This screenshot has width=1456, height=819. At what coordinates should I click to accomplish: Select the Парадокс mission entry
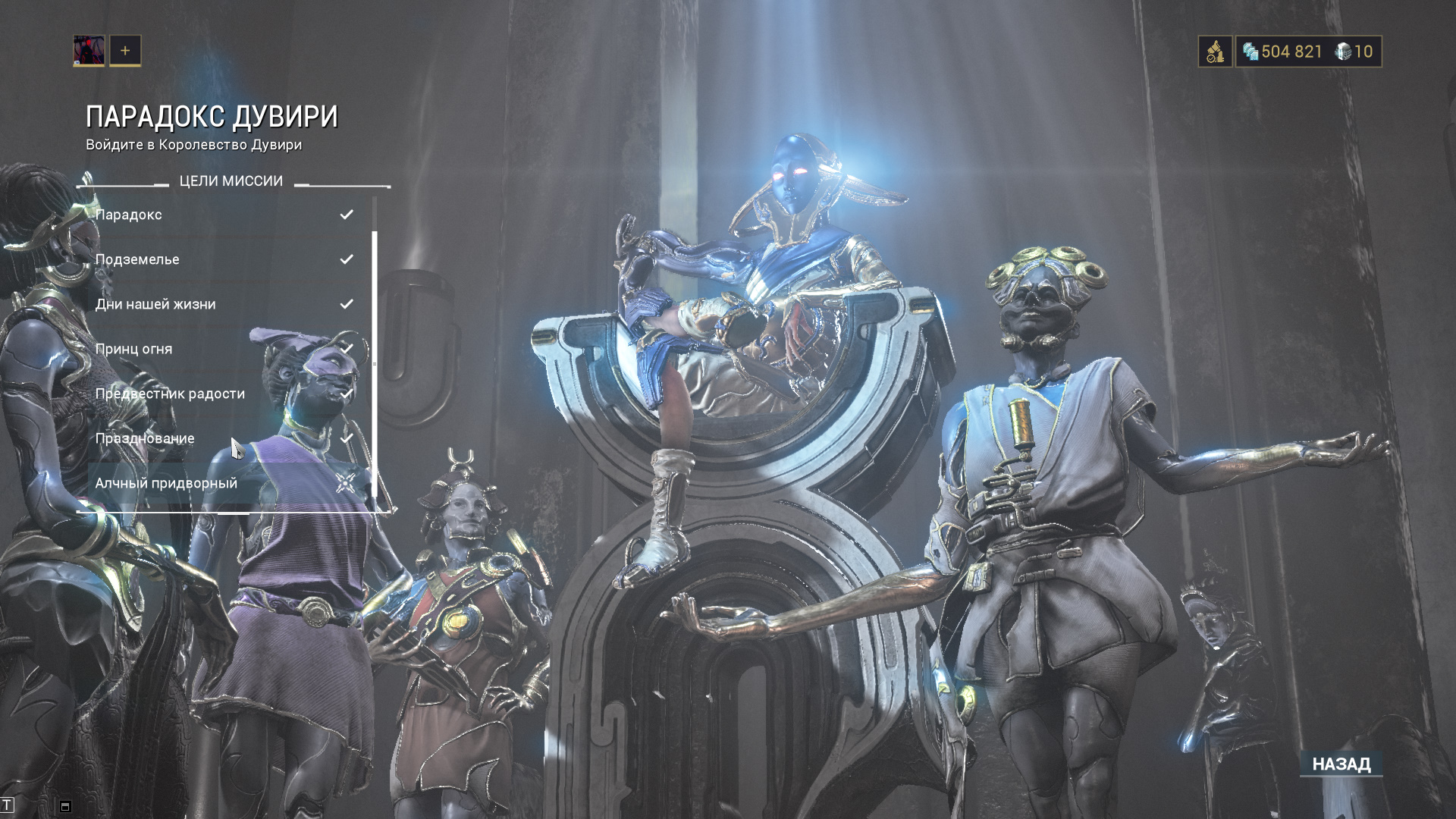coord(129,214)
